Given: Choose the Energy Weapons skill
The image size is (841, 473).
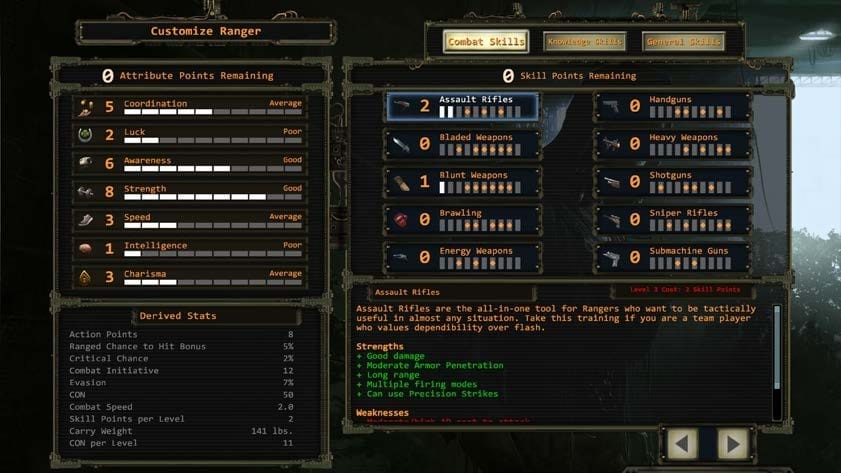Looking at the screenshot, I should coord(463,257).
